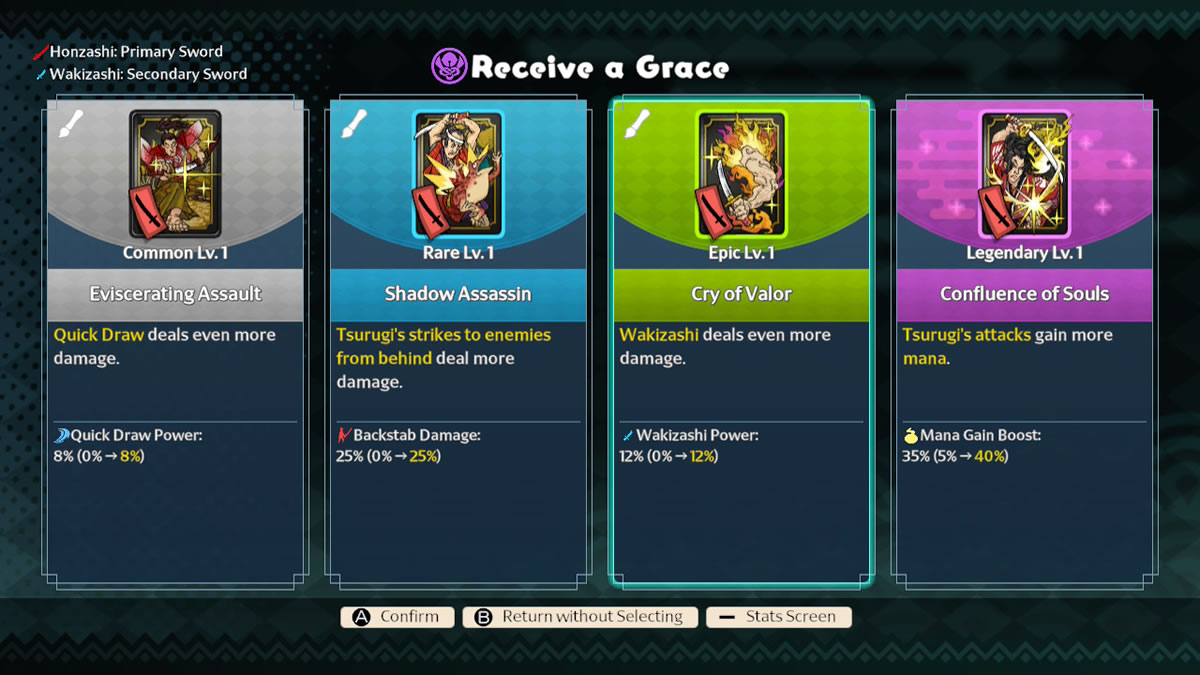
Task: Pick the Cry of Valor epic grace card
Action: 741,340
